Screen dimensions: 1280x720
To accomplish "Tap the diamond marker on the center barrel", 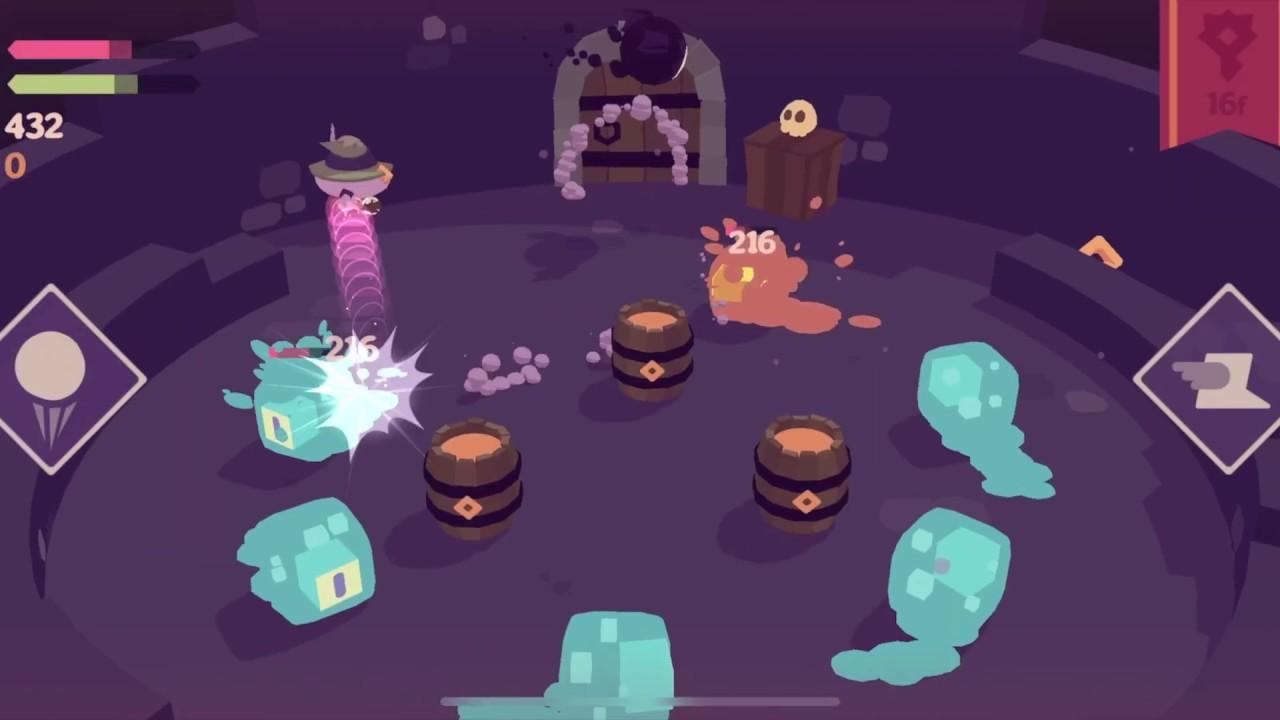I will click(653, 372).
